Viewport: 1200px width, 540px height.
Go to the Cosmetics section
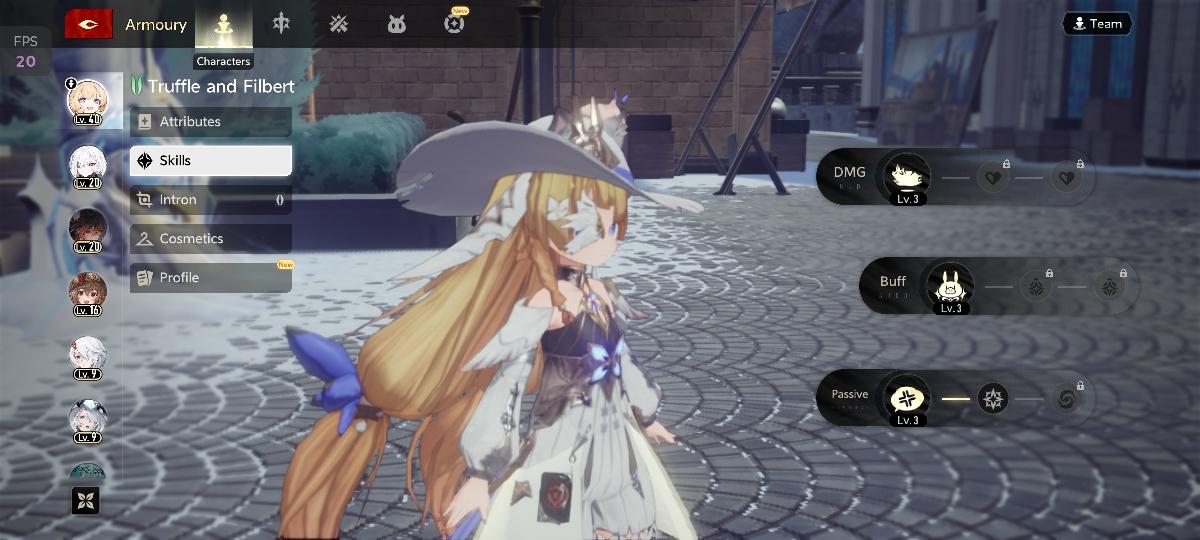point(210,239)
